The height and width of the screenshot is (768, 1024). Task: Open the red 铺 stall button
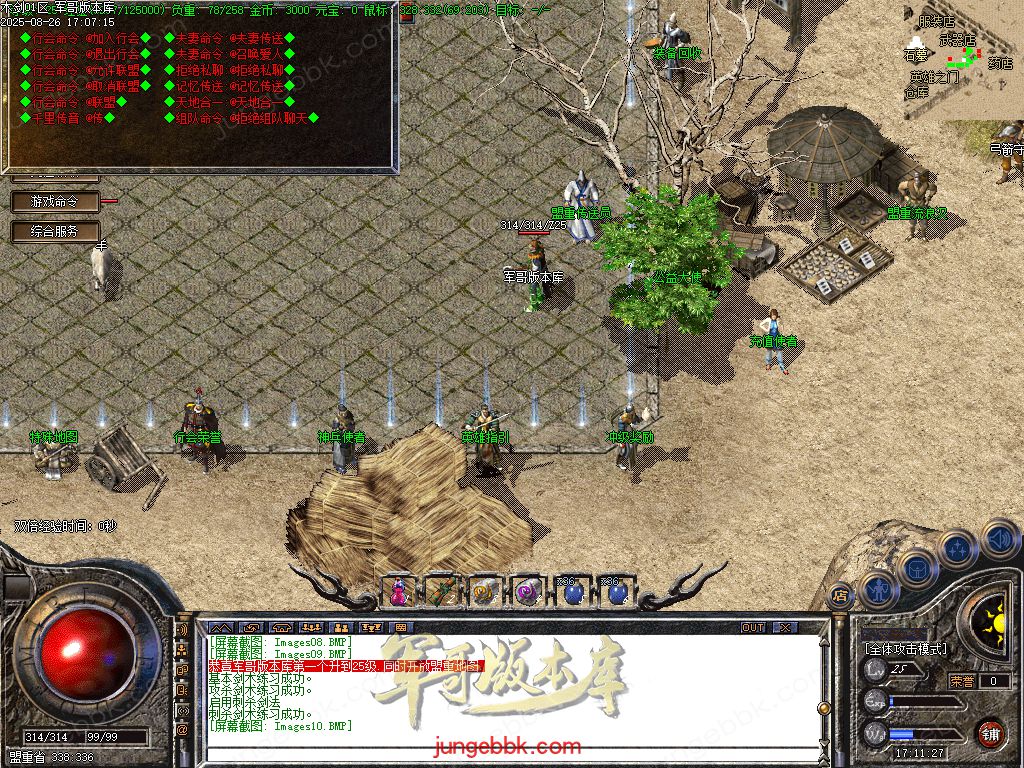(991, 733)
